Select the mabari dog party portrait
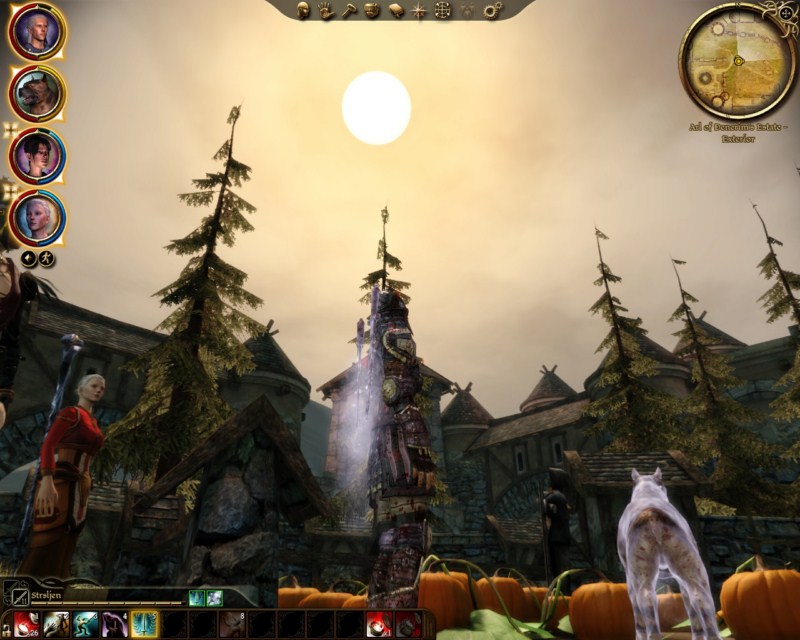Image resolution: width=800 pixels, height=640 pixels. pos(37,93)
